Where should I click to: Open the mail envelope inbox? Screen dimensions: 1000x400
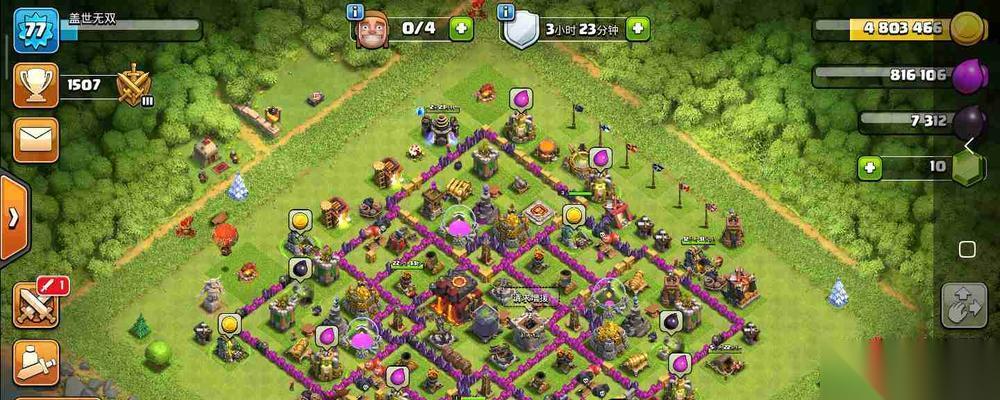(x=35, y=139)
